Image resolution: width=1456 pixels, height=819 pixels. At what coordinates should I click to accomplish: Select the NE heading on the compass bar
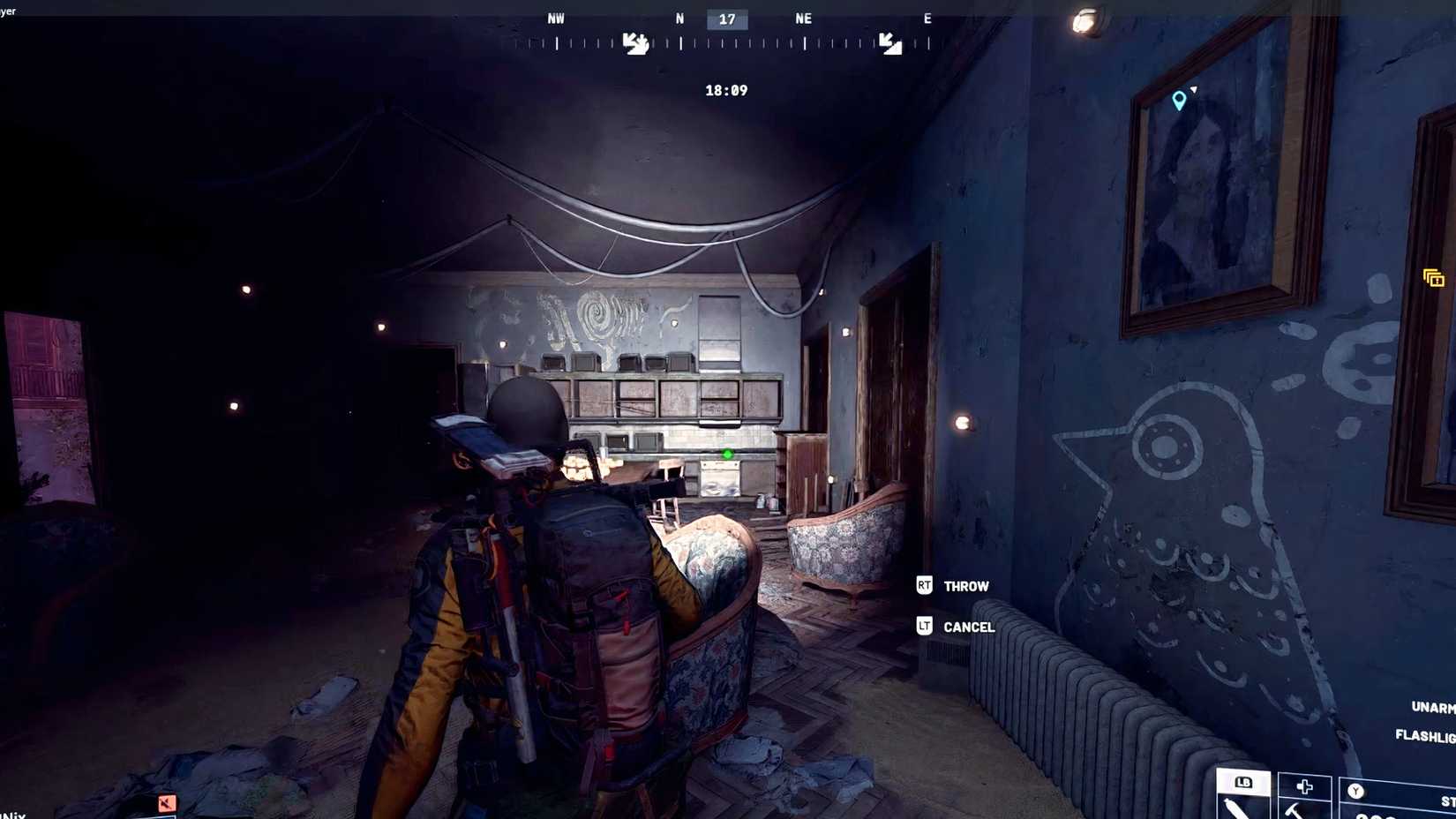tap(803, 18)
